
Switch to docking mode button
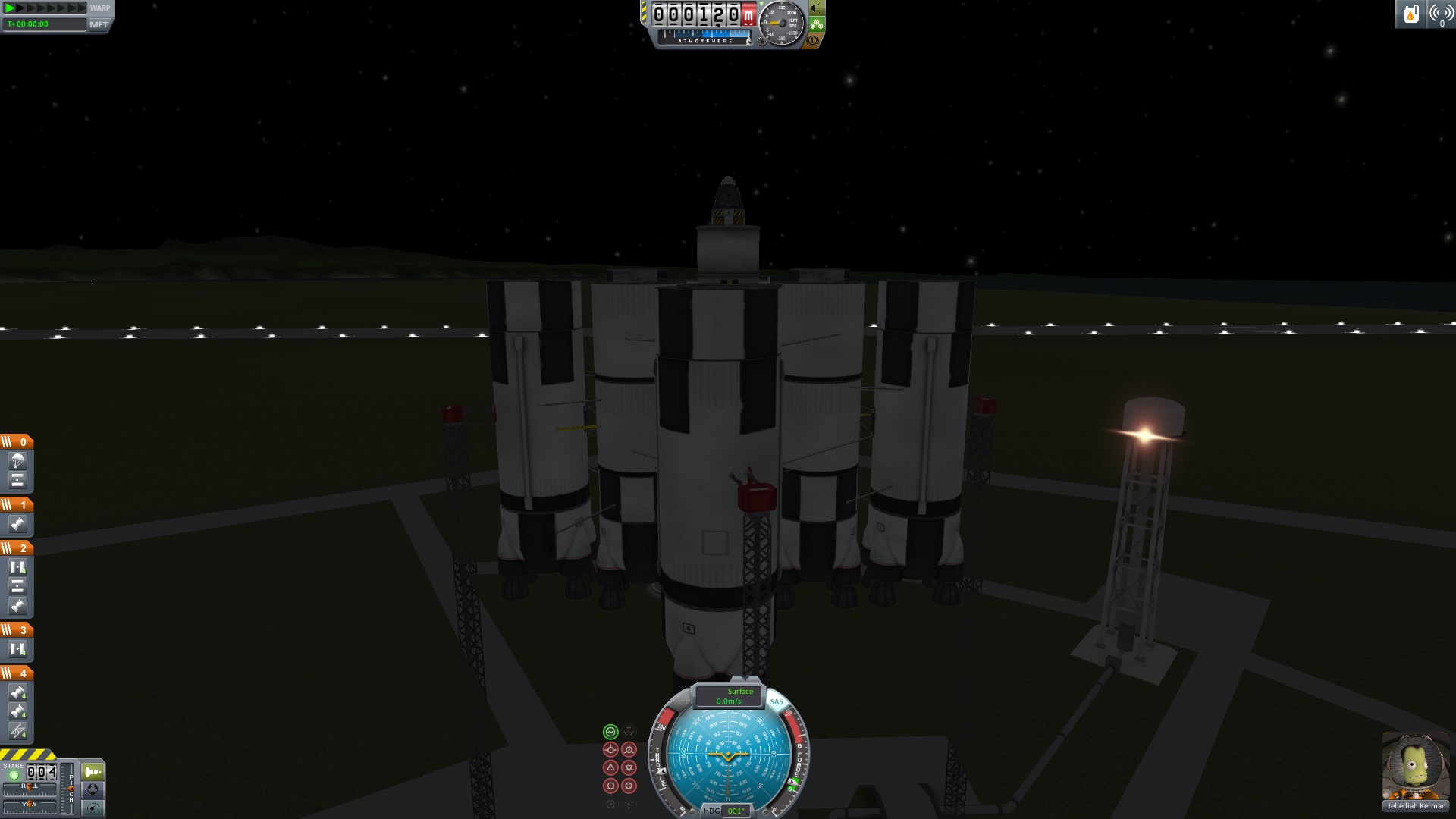(x=93, y=789)
